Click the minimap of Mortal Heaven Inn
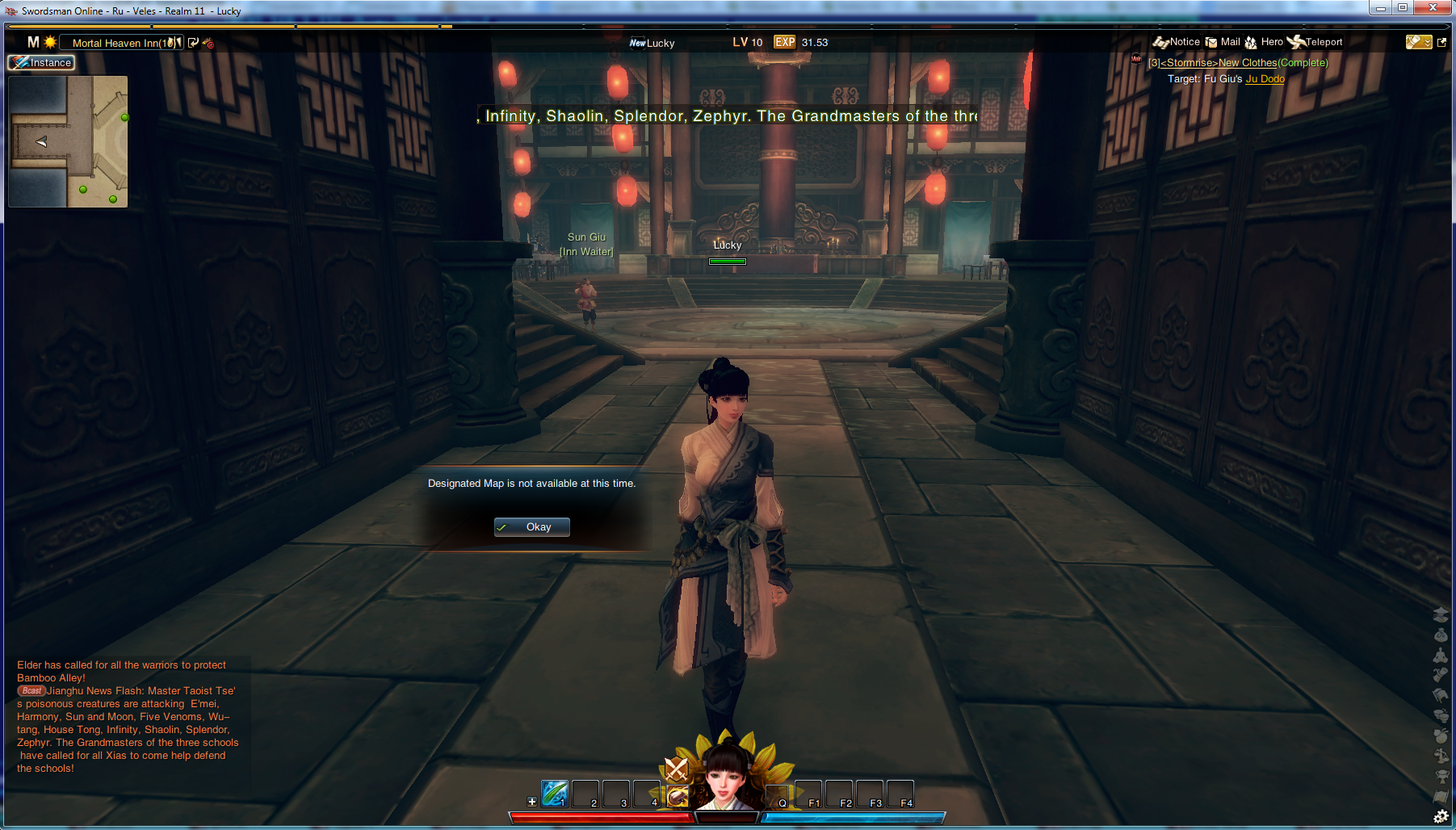 pyautogui.click(x=68, y=141)
